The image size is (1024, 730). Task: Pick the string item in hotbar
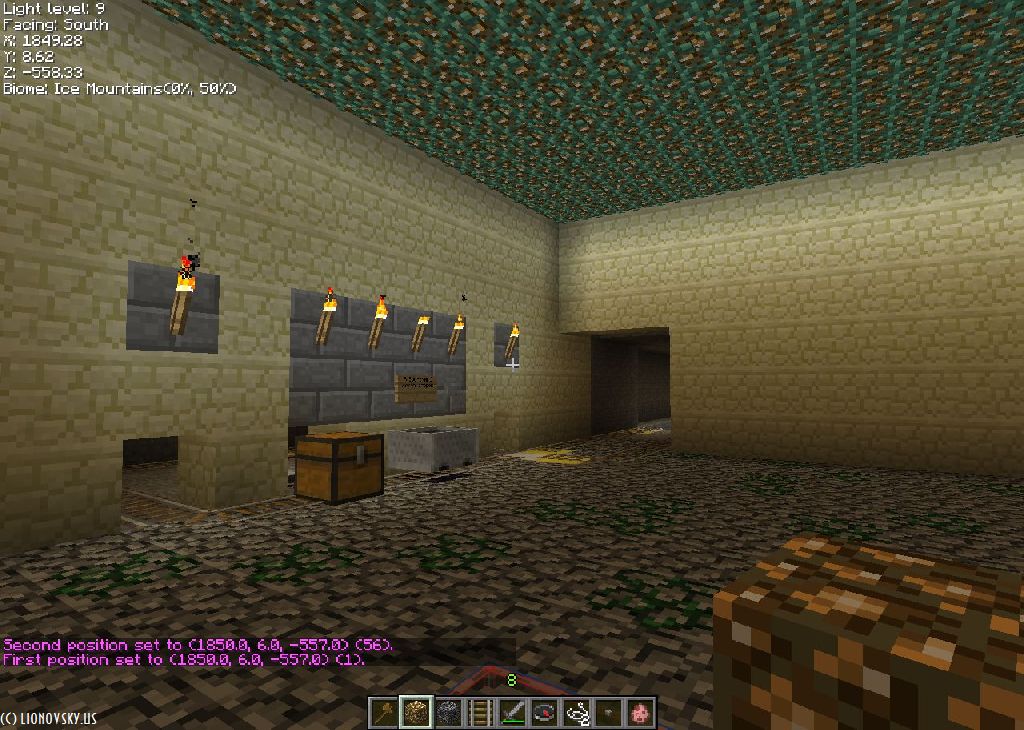(577, 712)
